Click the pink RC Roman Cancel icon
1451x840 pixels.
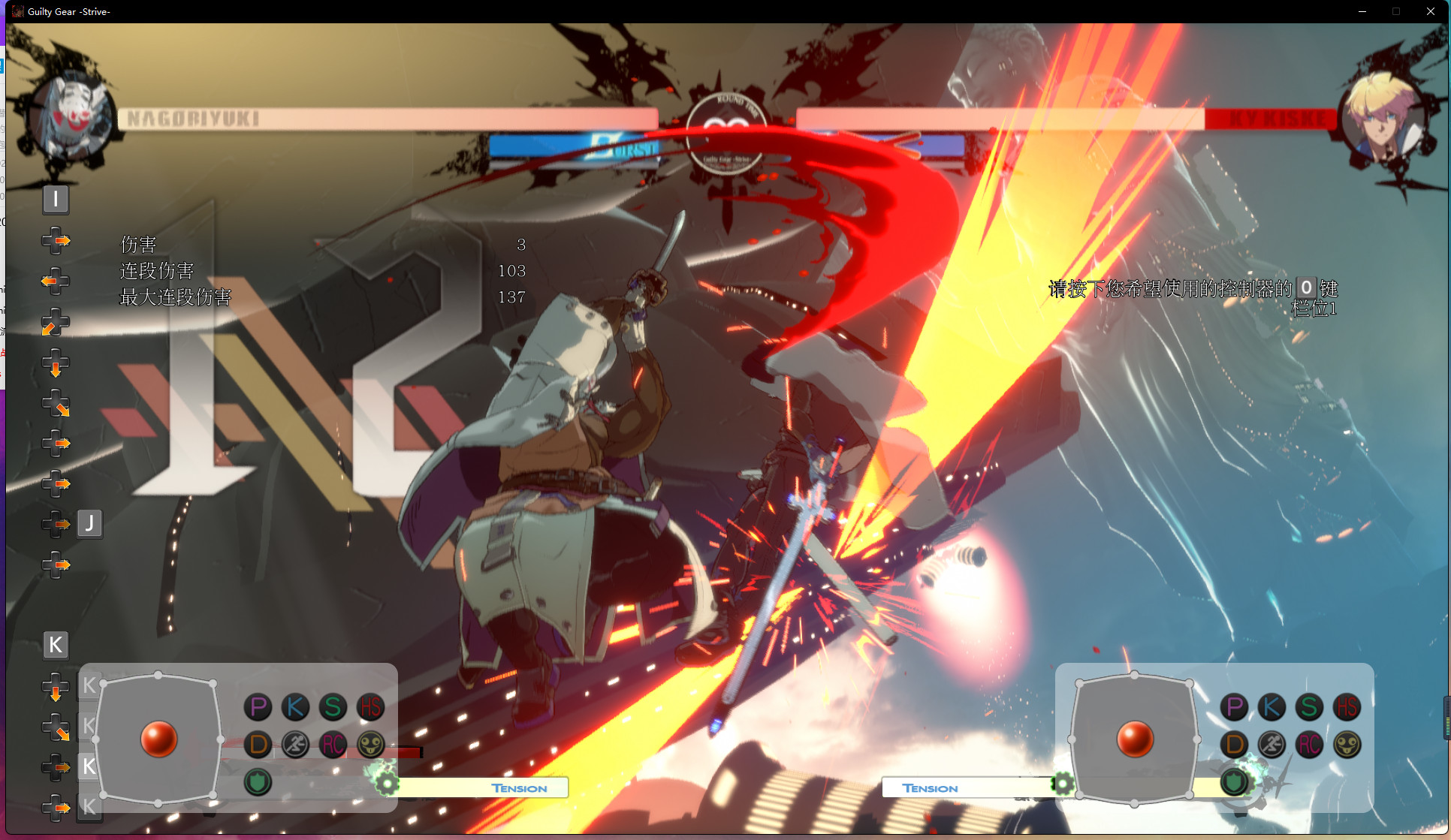333,745
